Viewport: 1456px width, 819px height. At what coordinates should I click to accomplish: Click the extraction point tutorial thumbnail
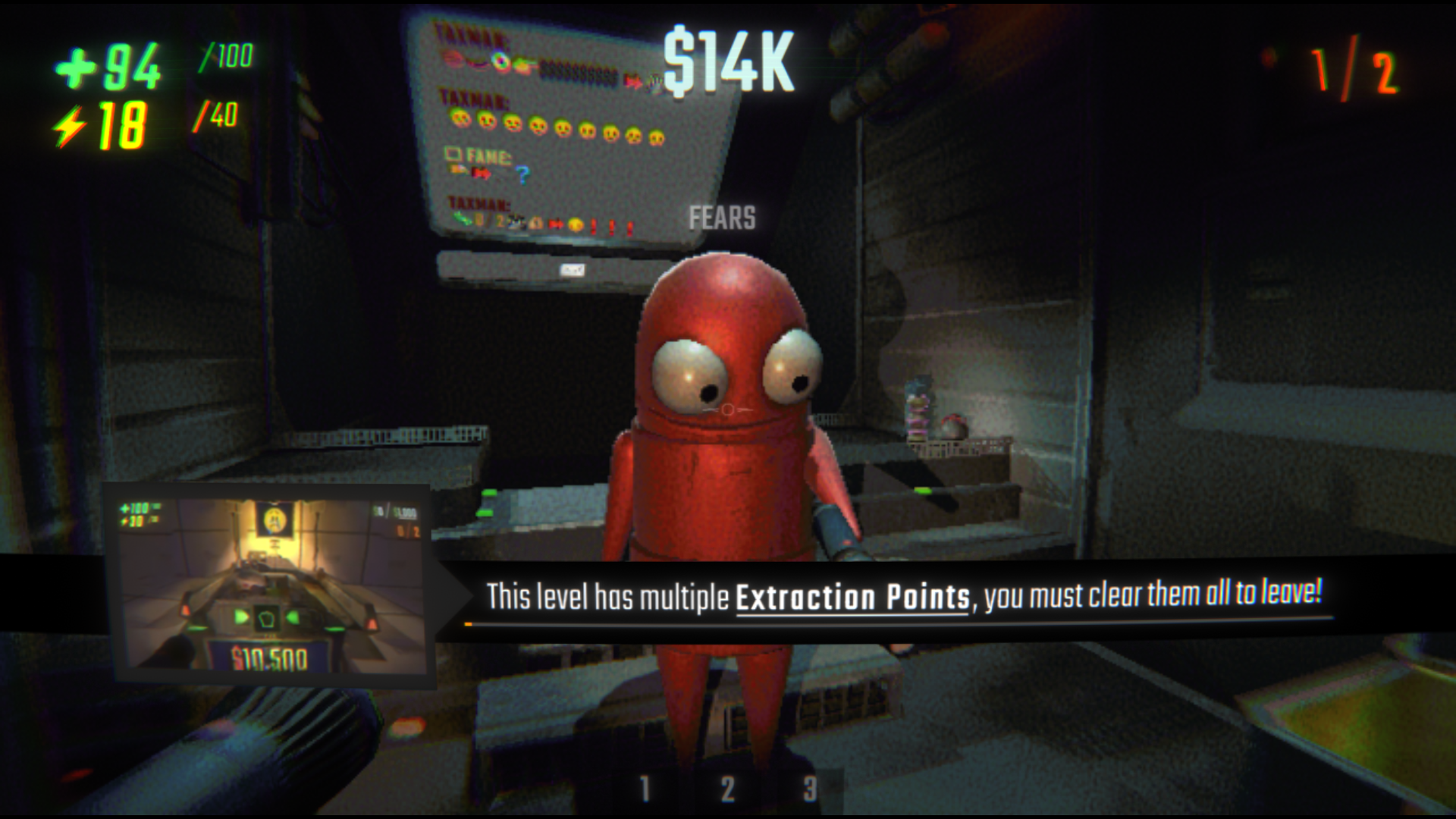coord(268,585)
